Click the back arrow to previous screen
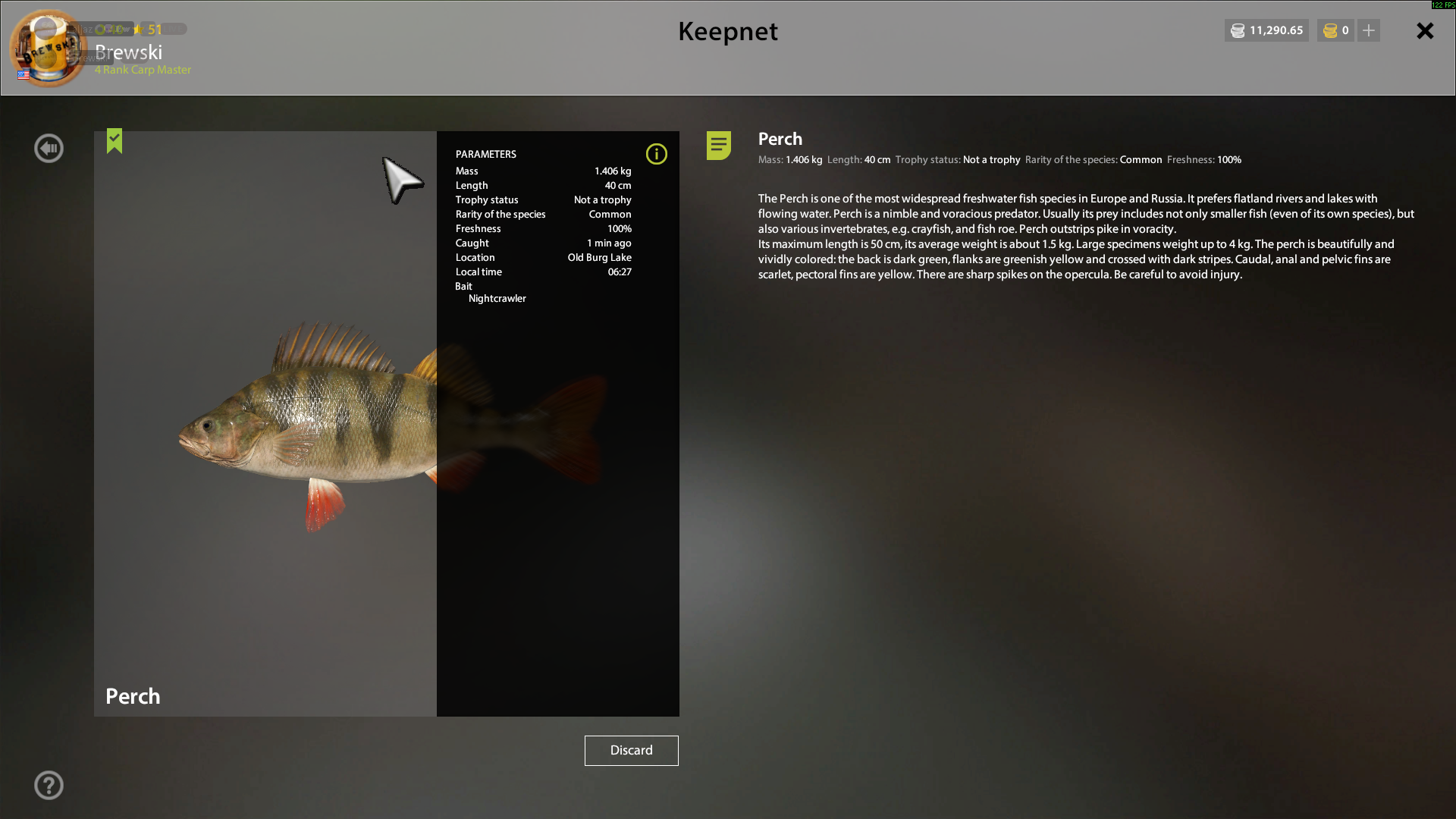1456x819 pixels. click(x=49, y=148)
